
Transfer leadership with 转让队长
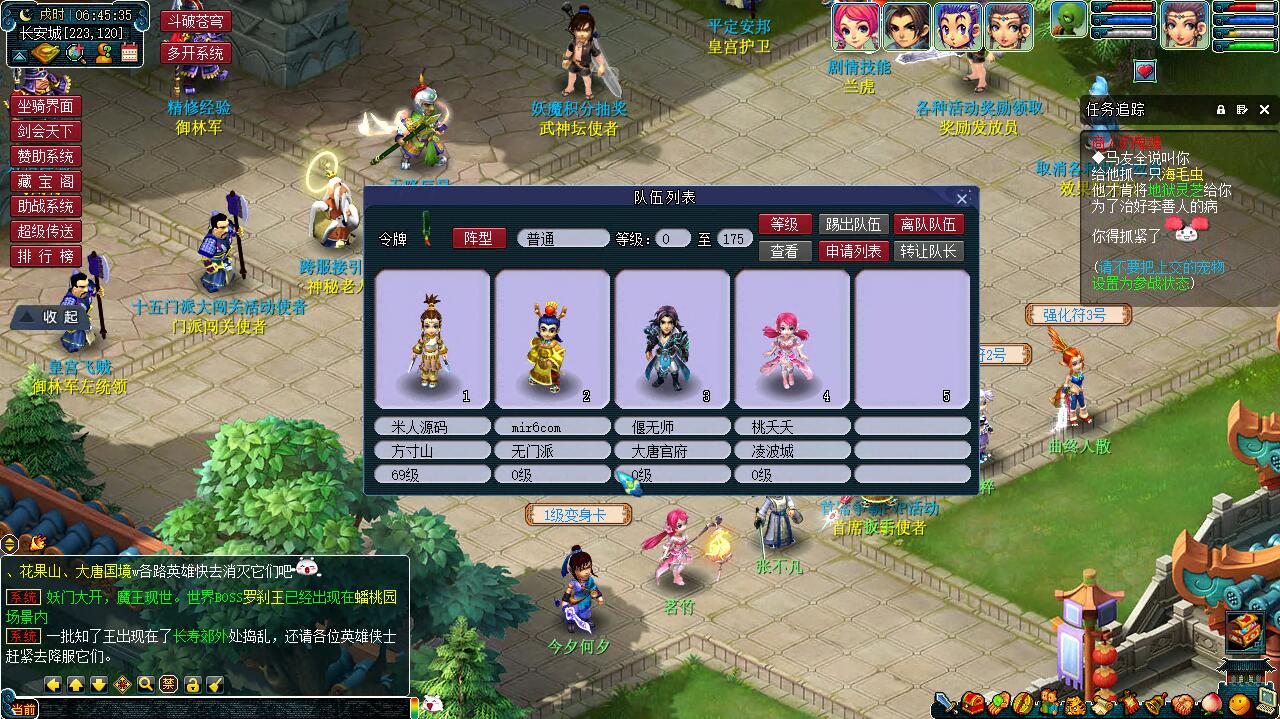(x=929, y=251)
